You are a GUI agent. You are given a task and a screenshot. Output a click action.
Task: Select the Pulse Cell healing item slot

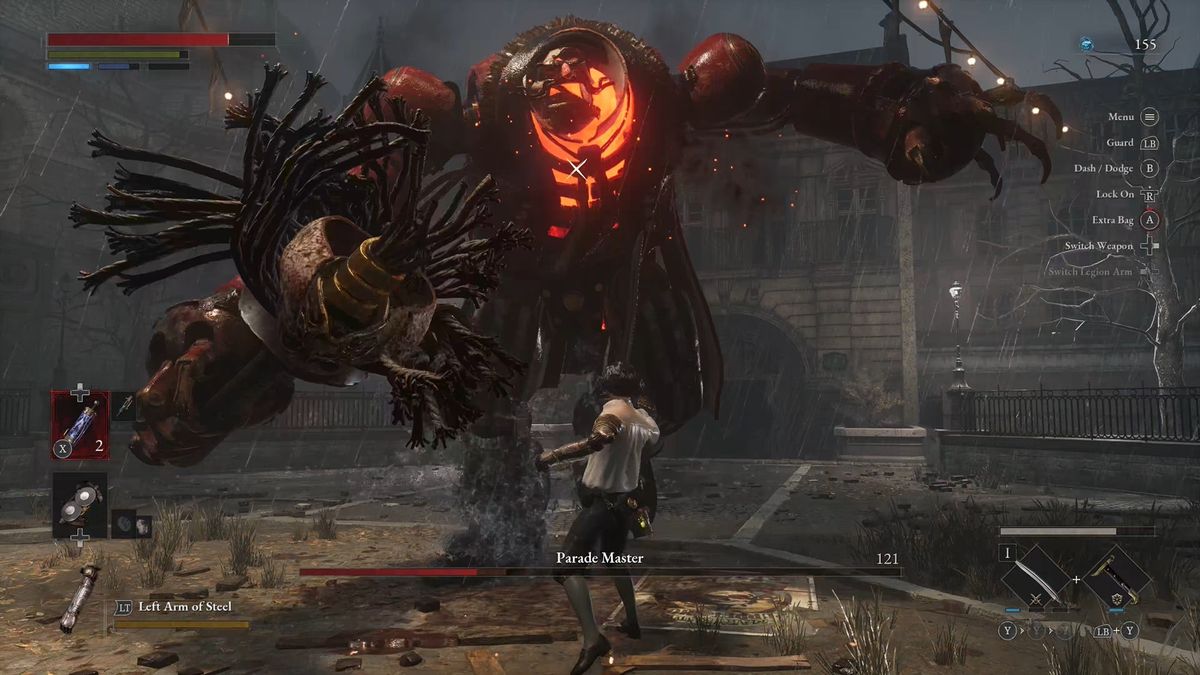[81, 424]
